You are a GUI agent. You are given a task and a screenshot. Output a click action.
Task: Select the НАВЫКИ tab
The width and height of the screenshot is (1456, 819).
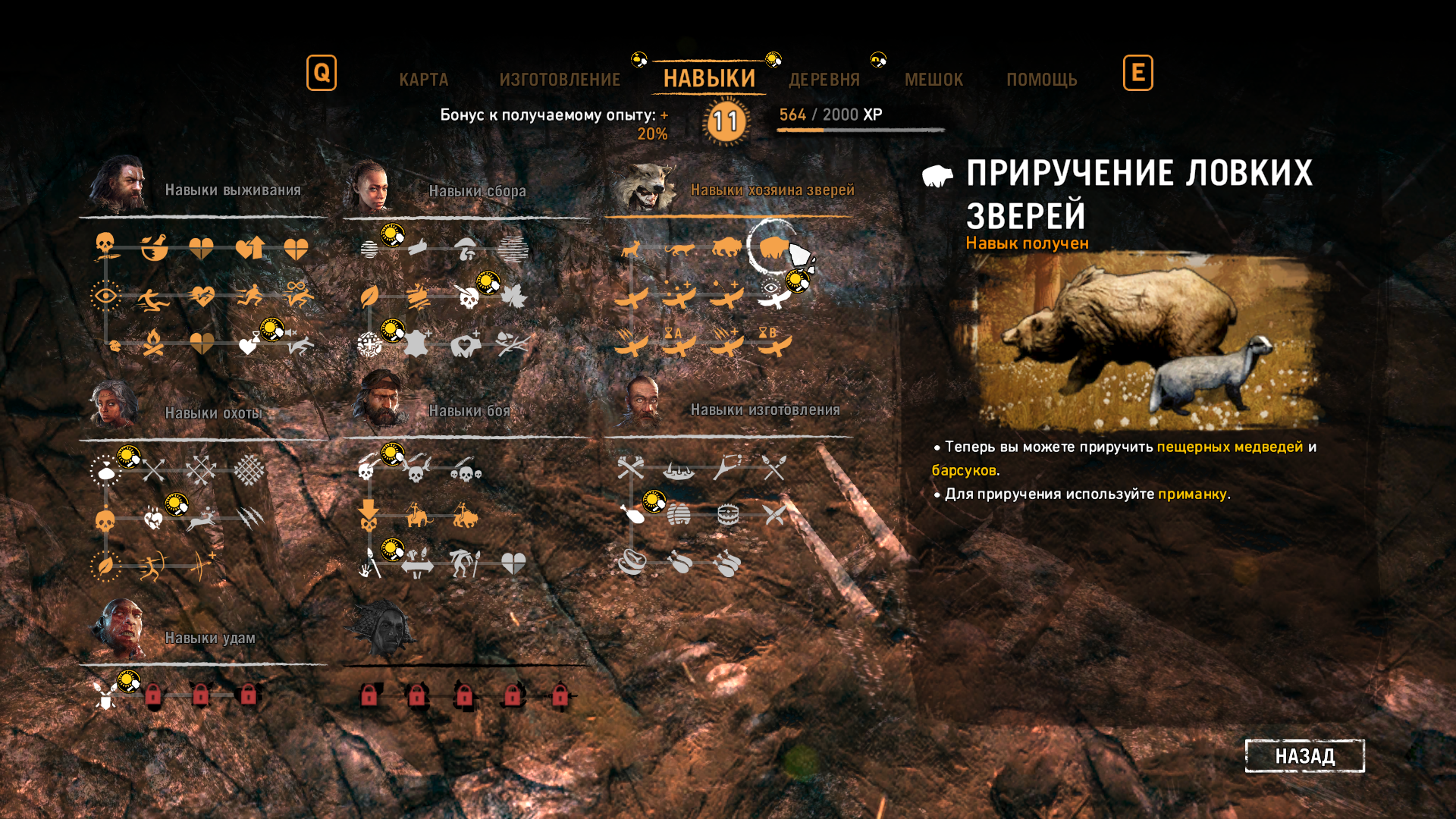709,79
